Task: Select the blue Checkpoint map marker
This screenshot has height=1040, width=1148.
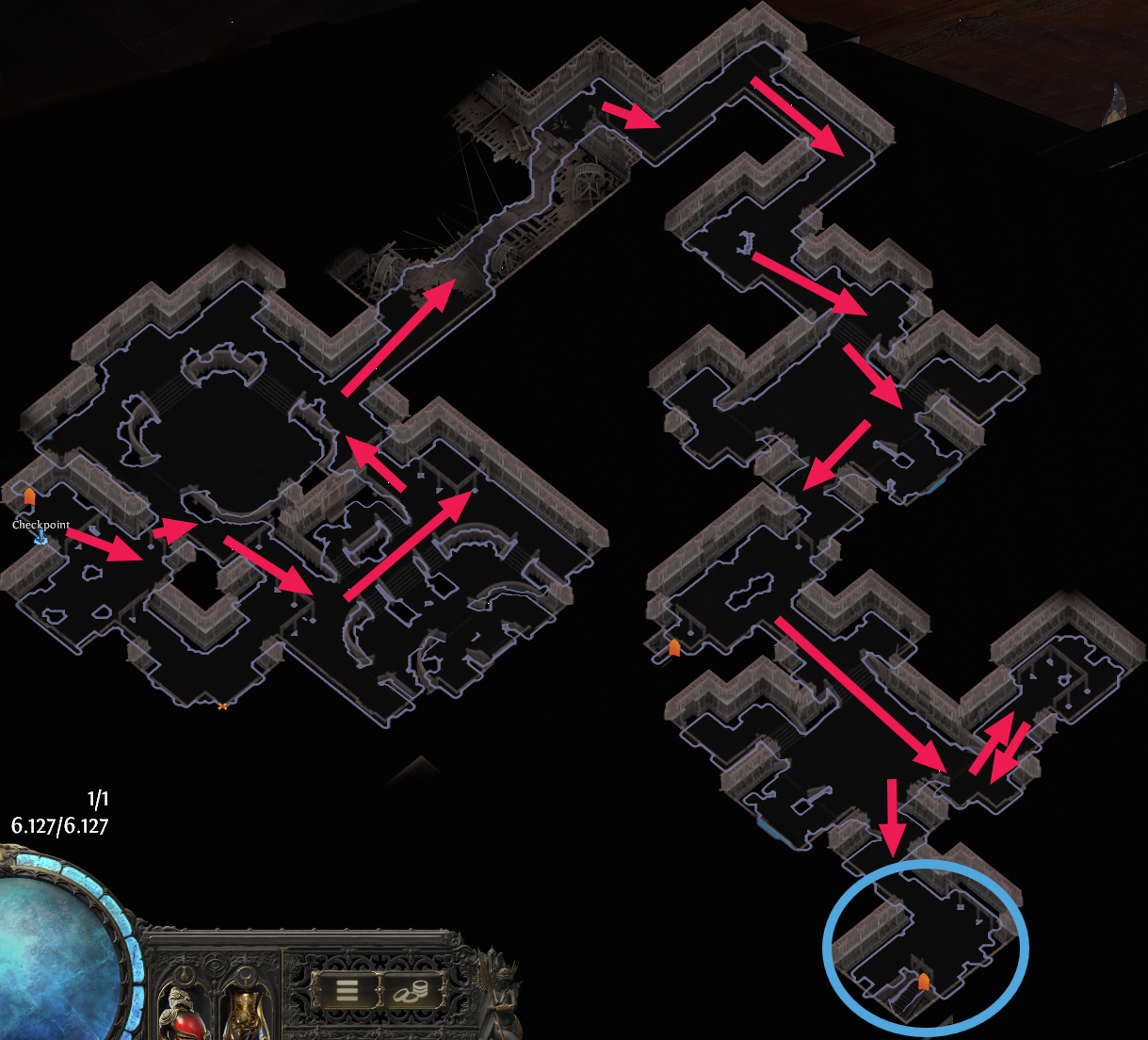Action: click(41, 538)
